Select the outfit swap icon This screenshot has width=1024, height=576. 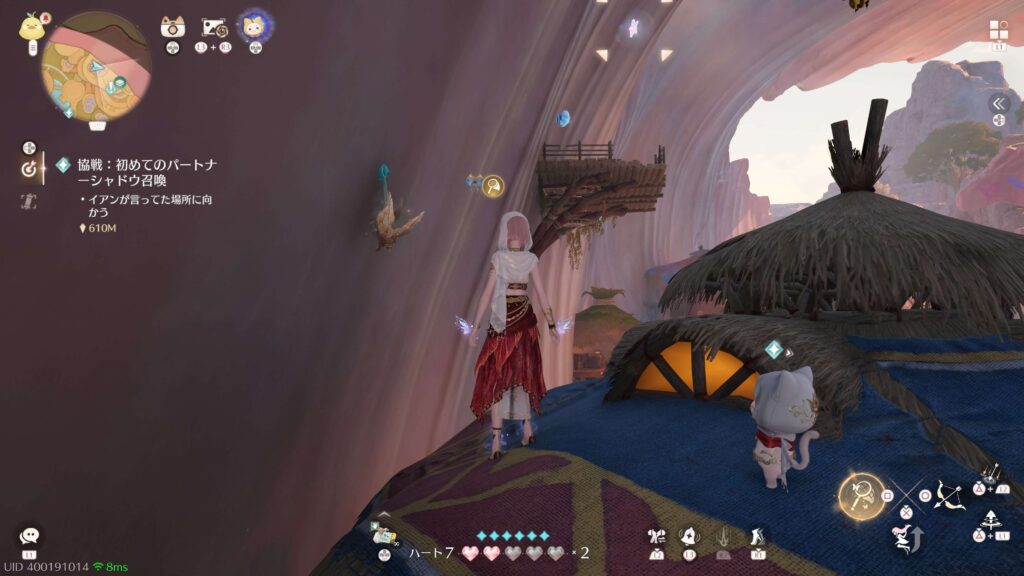(x=657, y=537)
